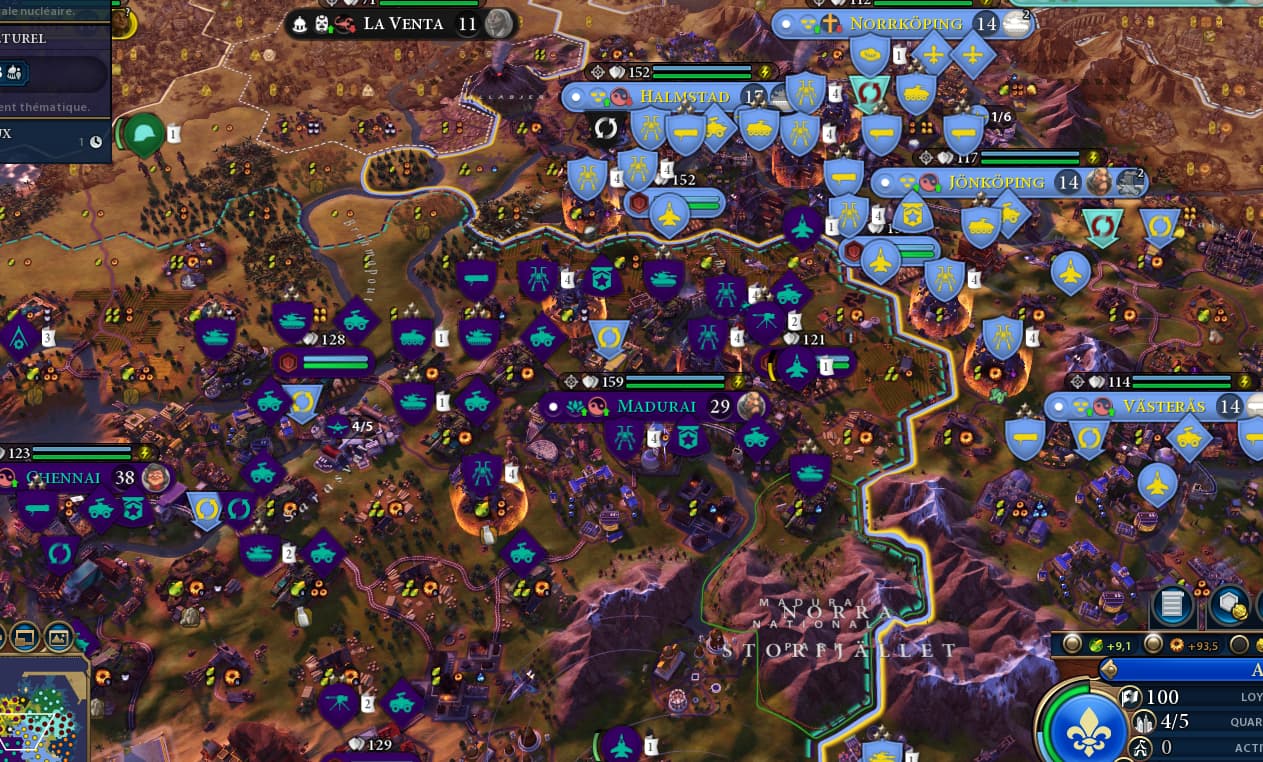
Task: Toggle the food yield focus button
Action: click(1073, 645)
